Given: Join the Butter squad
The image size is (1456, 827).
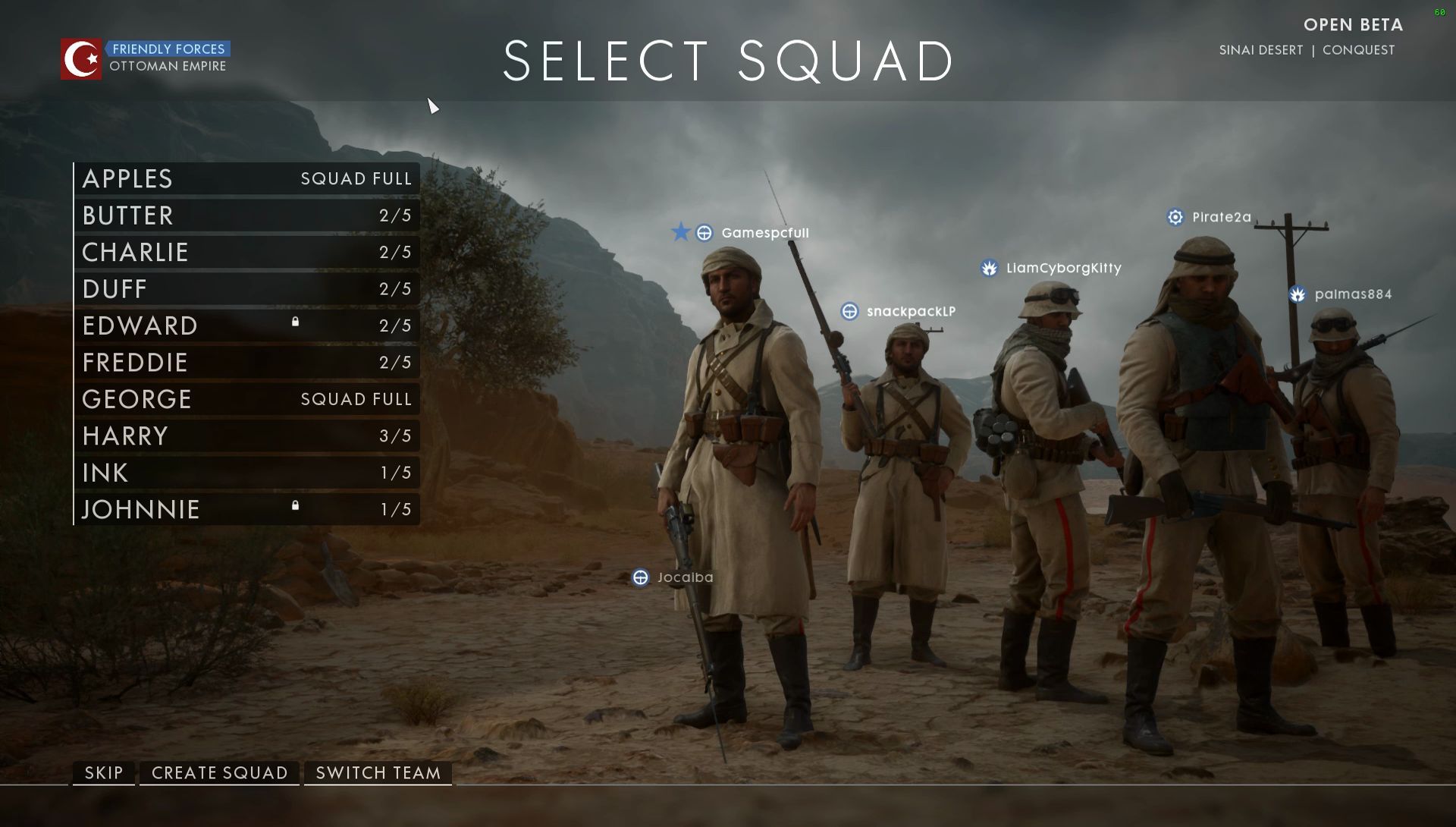Looking at the screenshot, I should [x=247, y=215].
